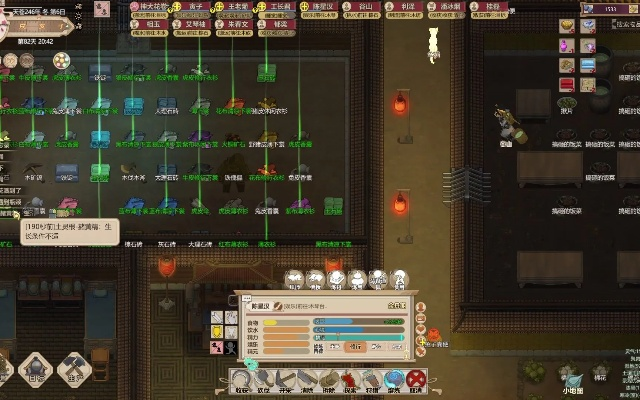640x400 pixels.
Task: Open the diamond button left of 生产
Action: coord(33,371)
